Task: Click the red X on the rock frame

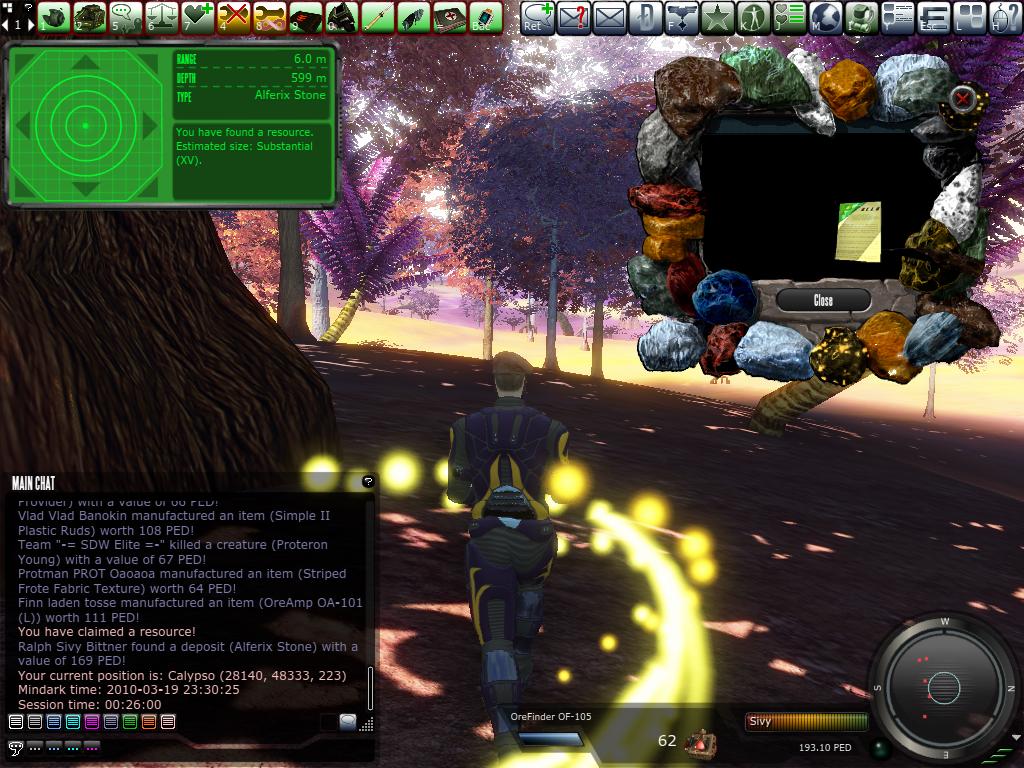Action: (962, 98)
